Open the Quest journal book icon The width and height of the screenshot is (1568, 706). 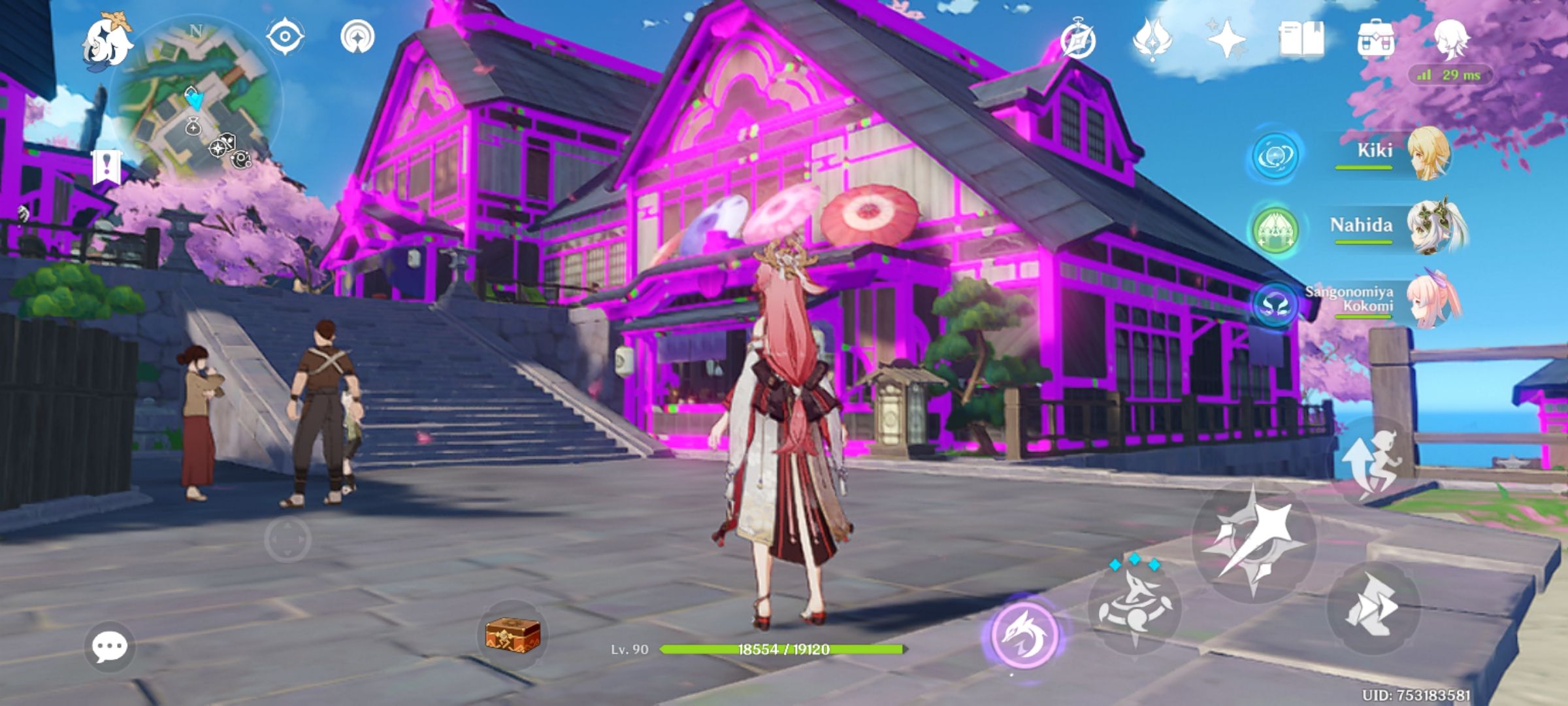1300,41
